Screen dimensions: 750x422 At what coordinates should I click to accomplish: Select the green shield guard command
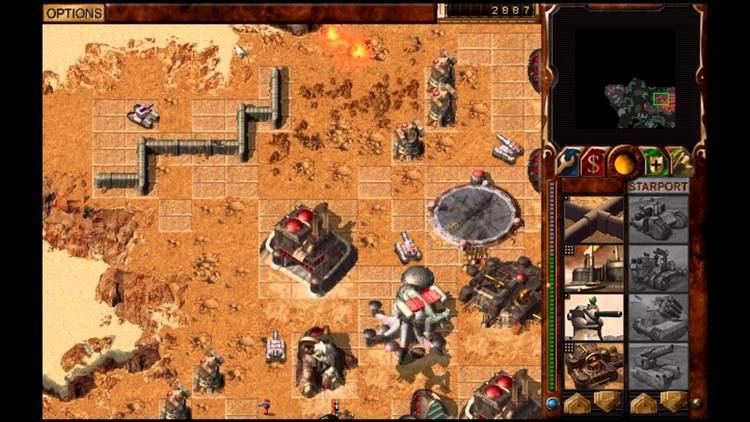tap(654, 162)
